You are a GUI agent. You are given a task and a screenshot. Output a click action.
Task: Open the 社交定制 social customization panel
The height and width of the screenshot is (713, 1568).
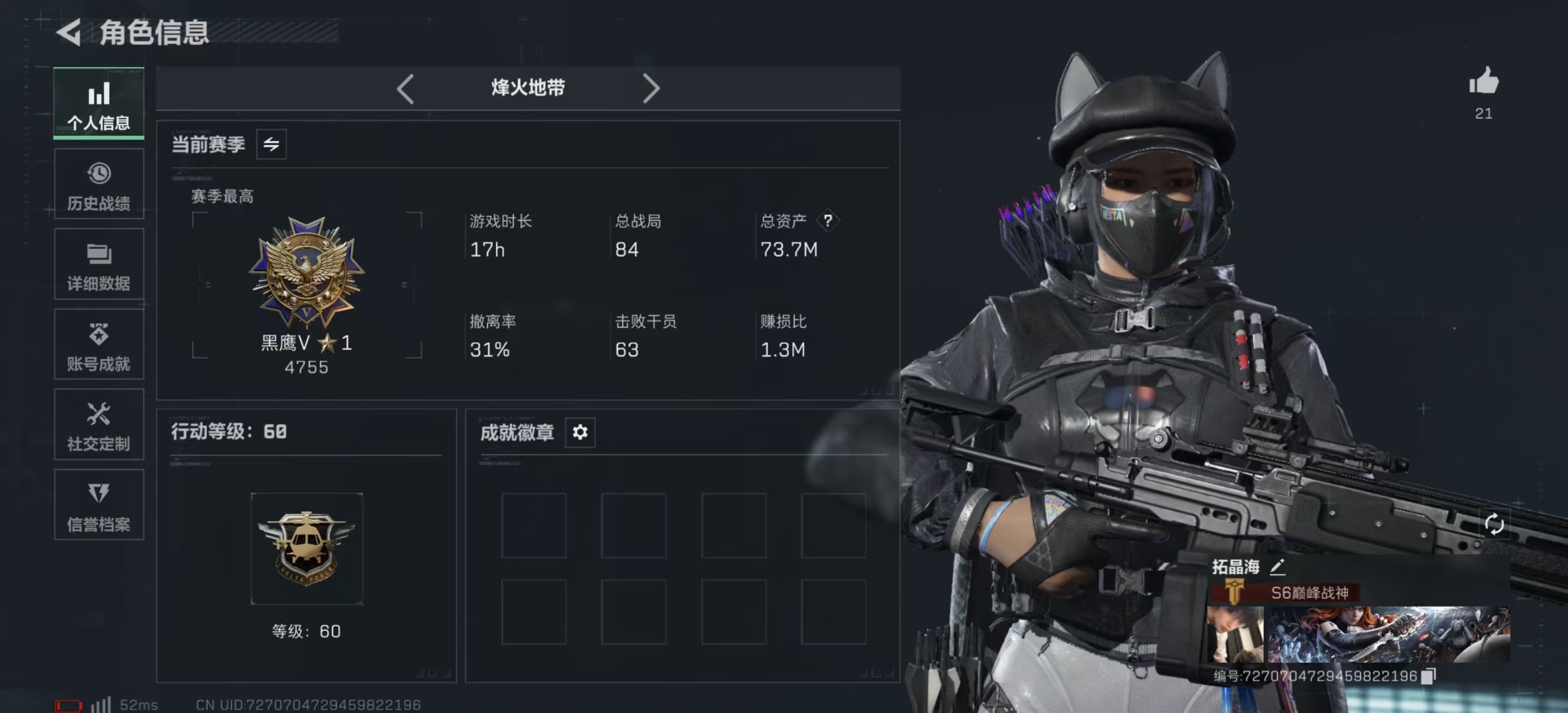98,425
